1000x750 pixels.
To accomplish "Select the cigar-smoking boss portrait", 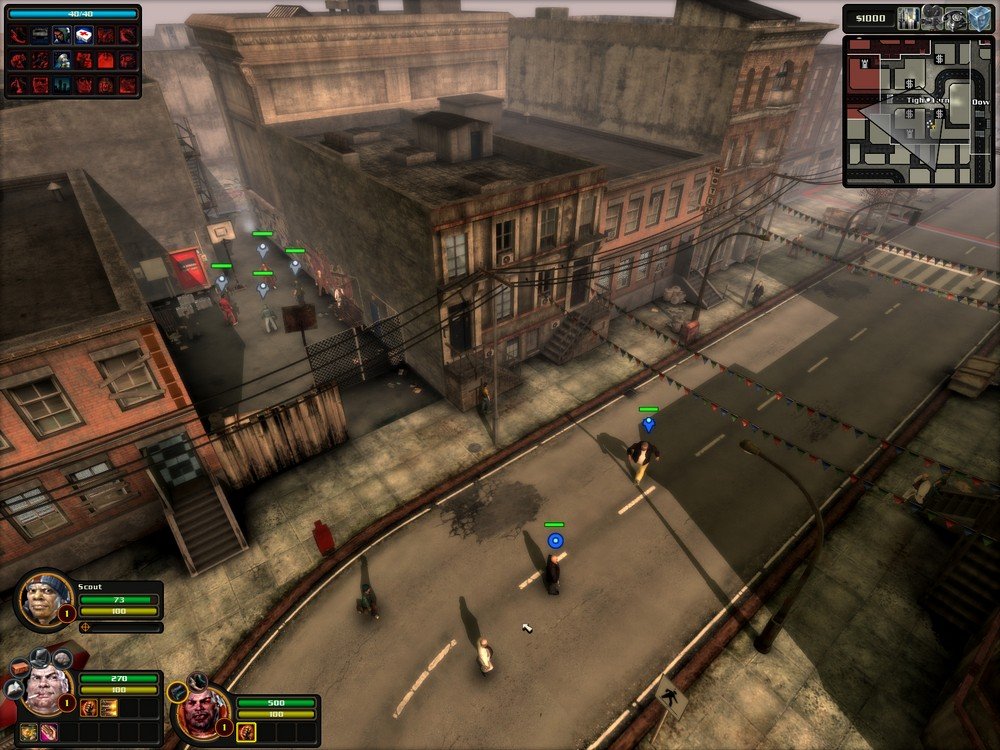I will click(46, 689).
